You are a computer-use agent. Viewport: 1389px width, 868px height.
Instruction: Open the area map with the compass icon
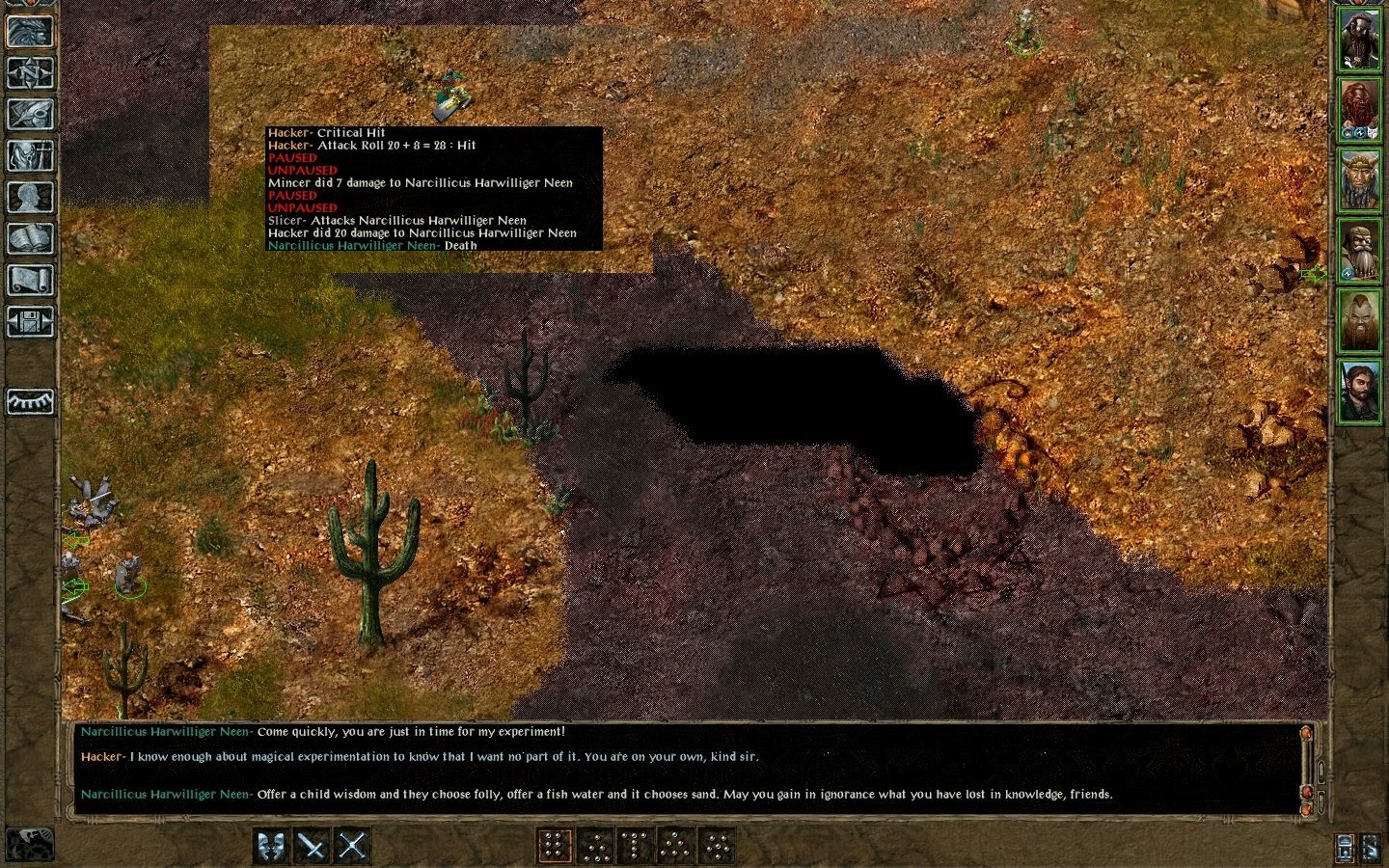pos(30,72)
